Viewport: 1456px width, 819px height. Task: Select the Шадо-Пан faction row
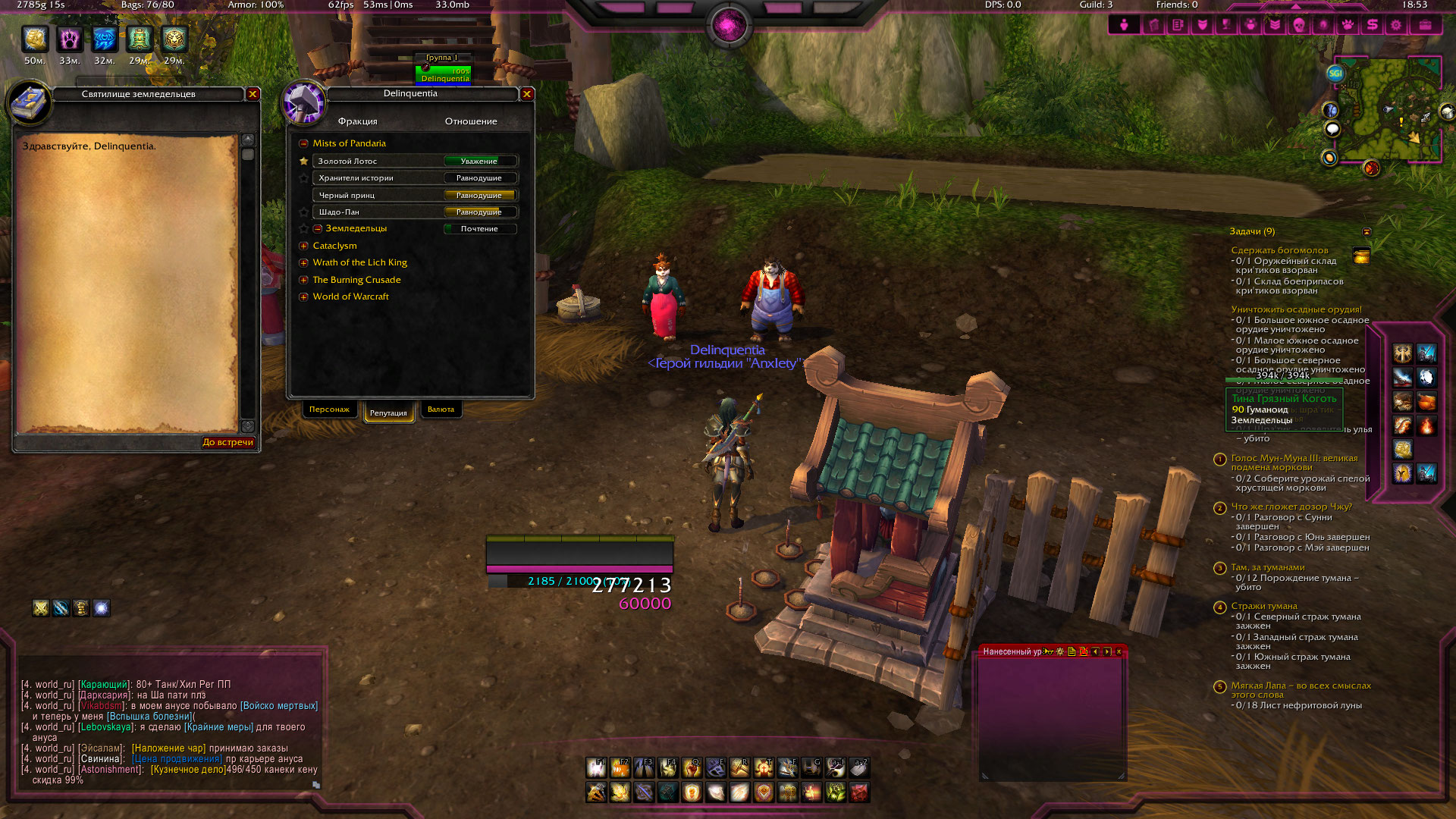[x=379, y=212]
